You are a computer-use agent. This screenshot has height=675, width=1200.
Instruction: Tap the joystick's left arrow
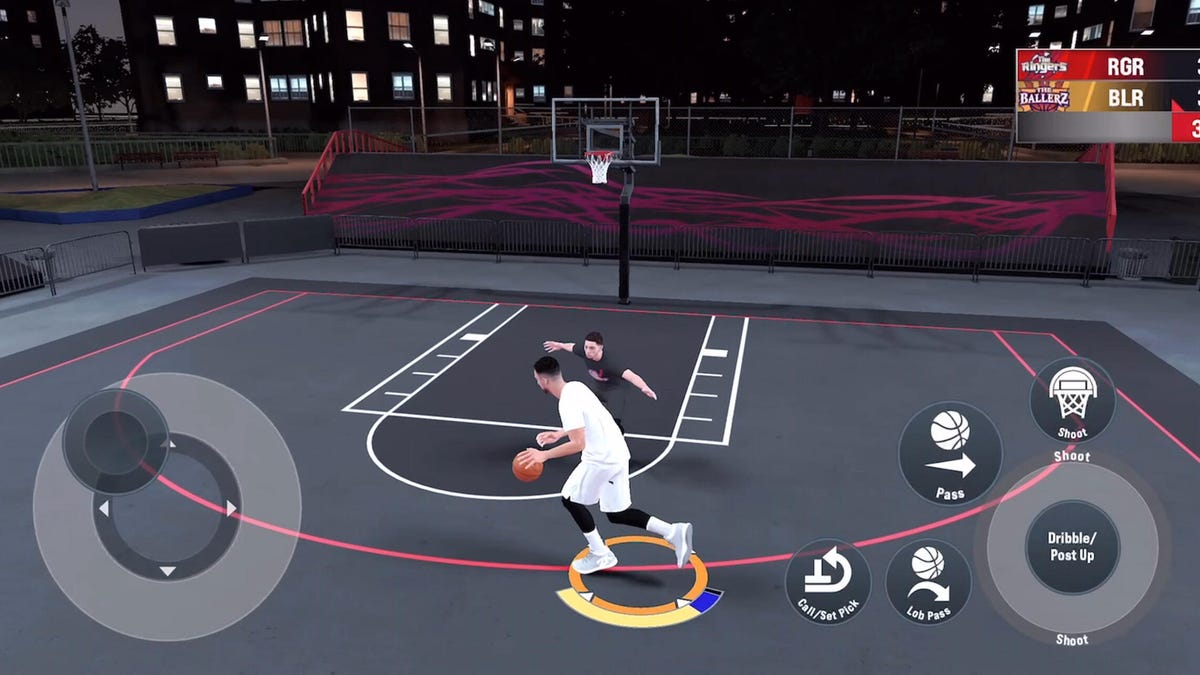click(103, 508)
